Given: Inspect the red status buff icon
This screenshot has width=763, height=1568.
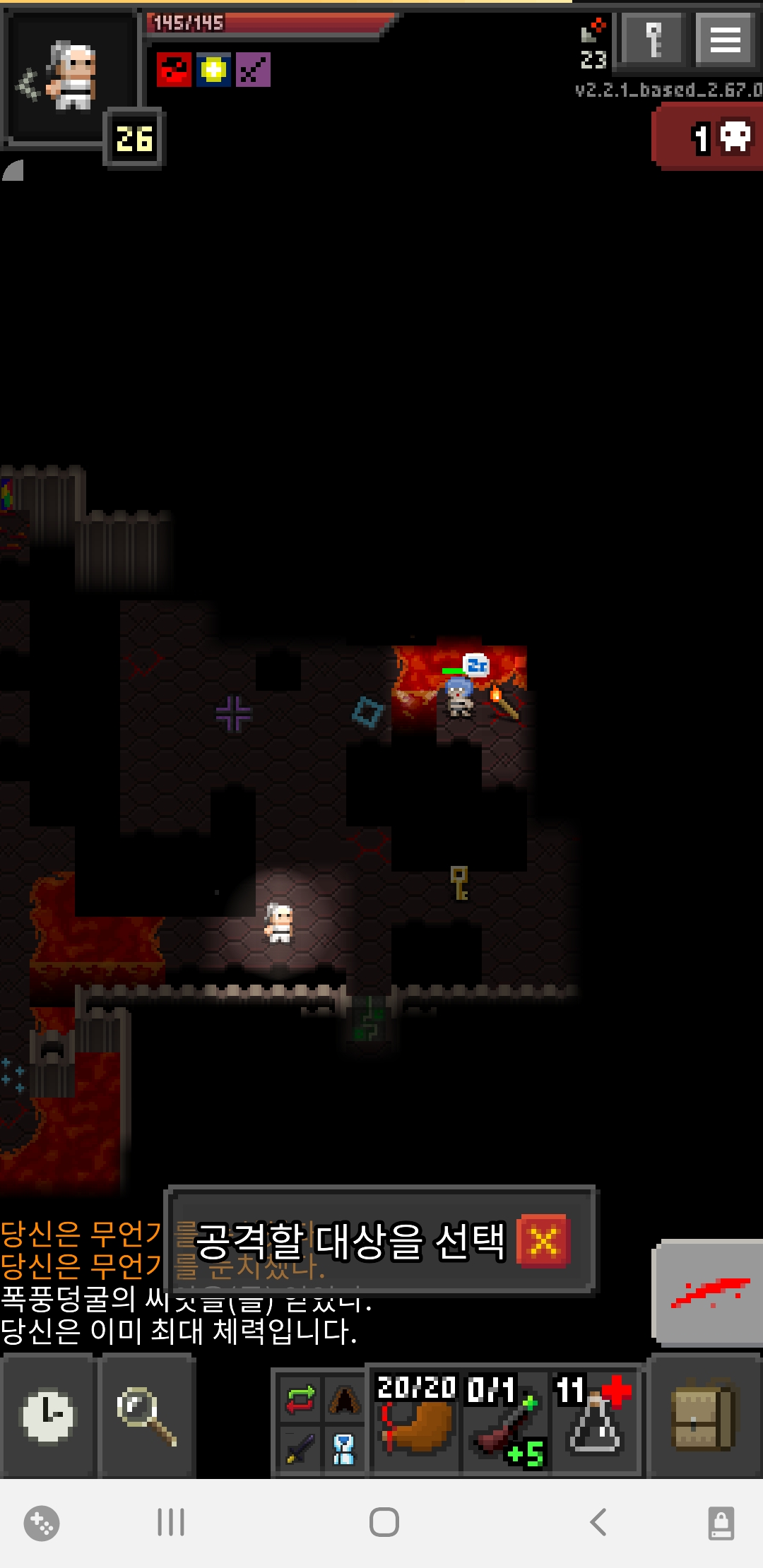Looking at the screenshot, I should [174, 69].
